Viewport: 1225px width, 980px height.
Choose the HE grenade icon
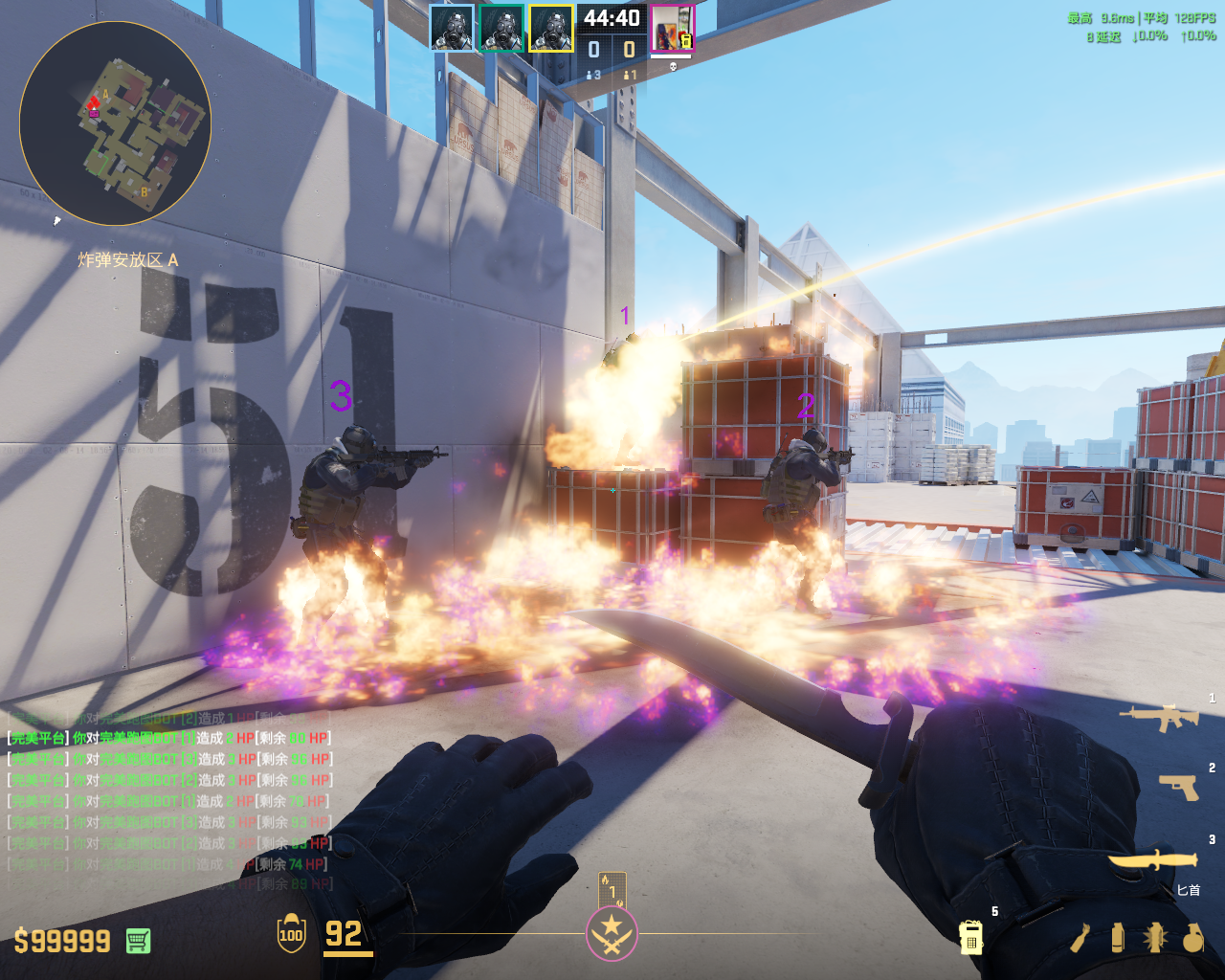1192,938
